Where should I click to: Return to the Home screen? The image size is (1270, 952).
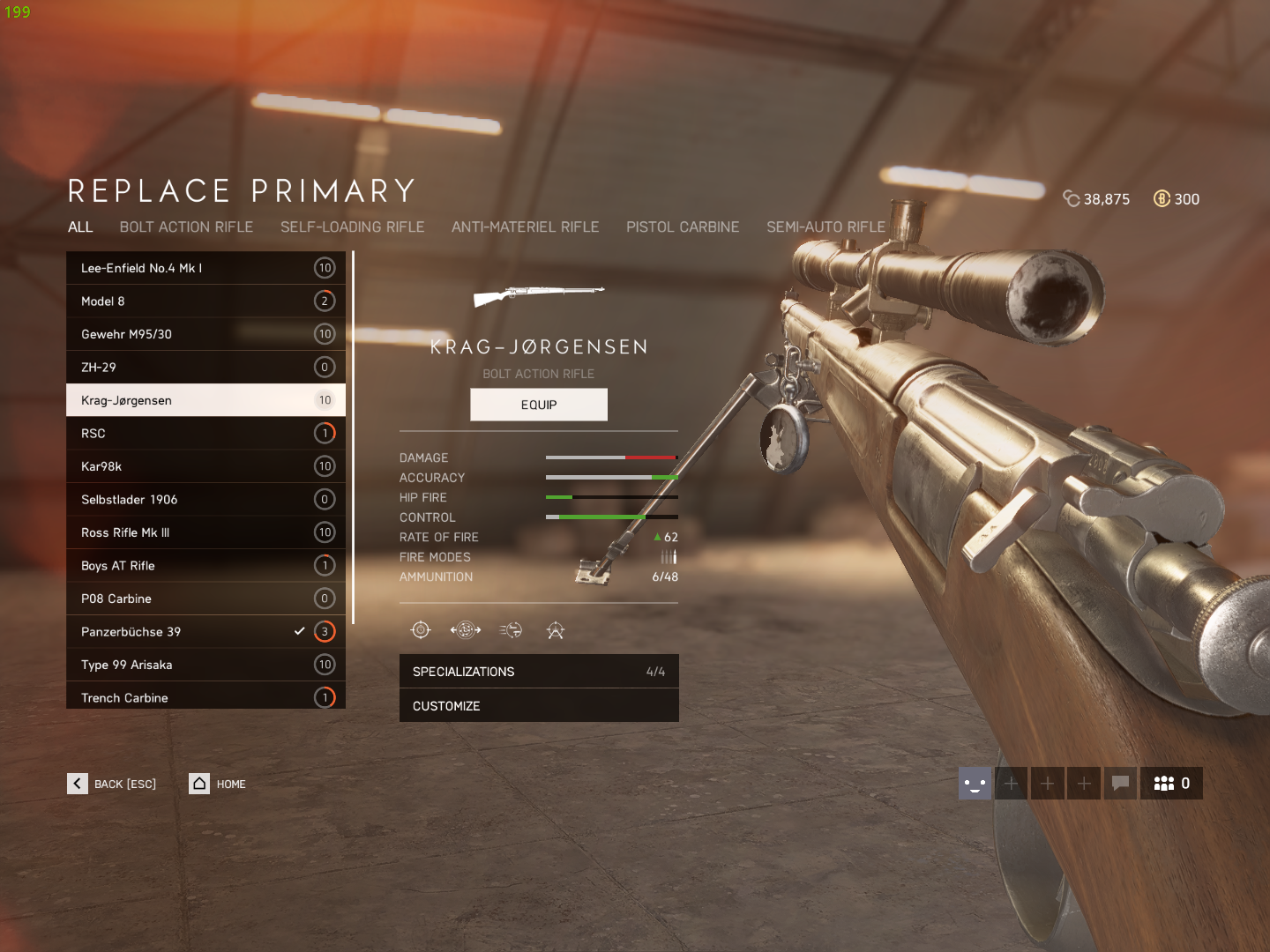coord(218,784)
